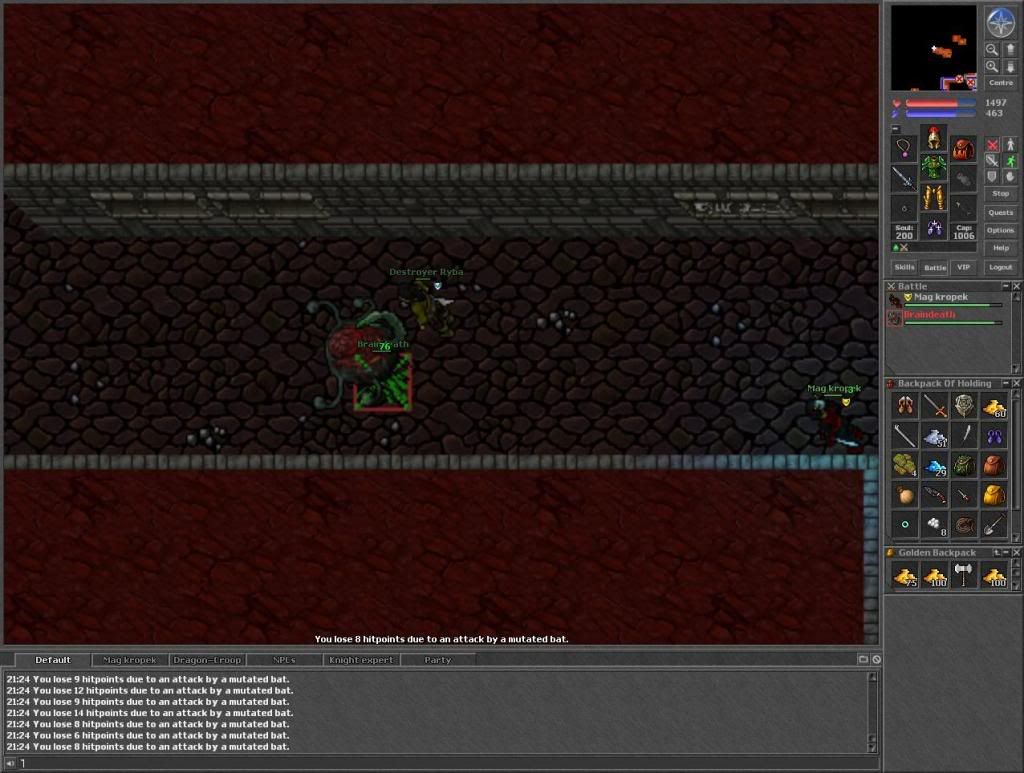Select Braindeath in the Battle list
Image resolution: width=1024 pixels, height=773 pixels.
pos(929,315)
